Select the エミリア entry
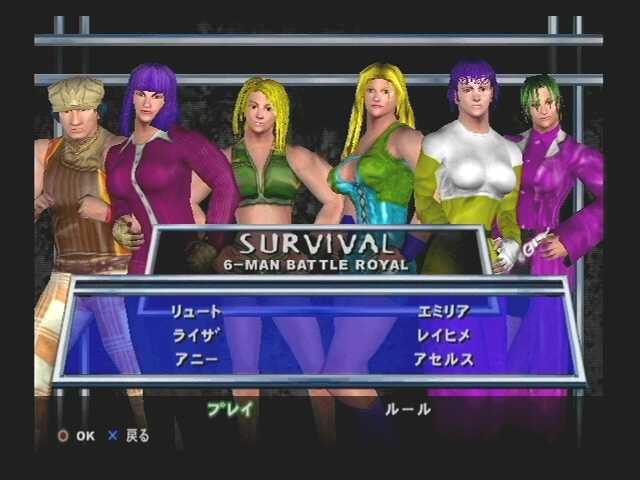Image resolution: width=640 pixels, height=480 pixels. tap(444, 312)
